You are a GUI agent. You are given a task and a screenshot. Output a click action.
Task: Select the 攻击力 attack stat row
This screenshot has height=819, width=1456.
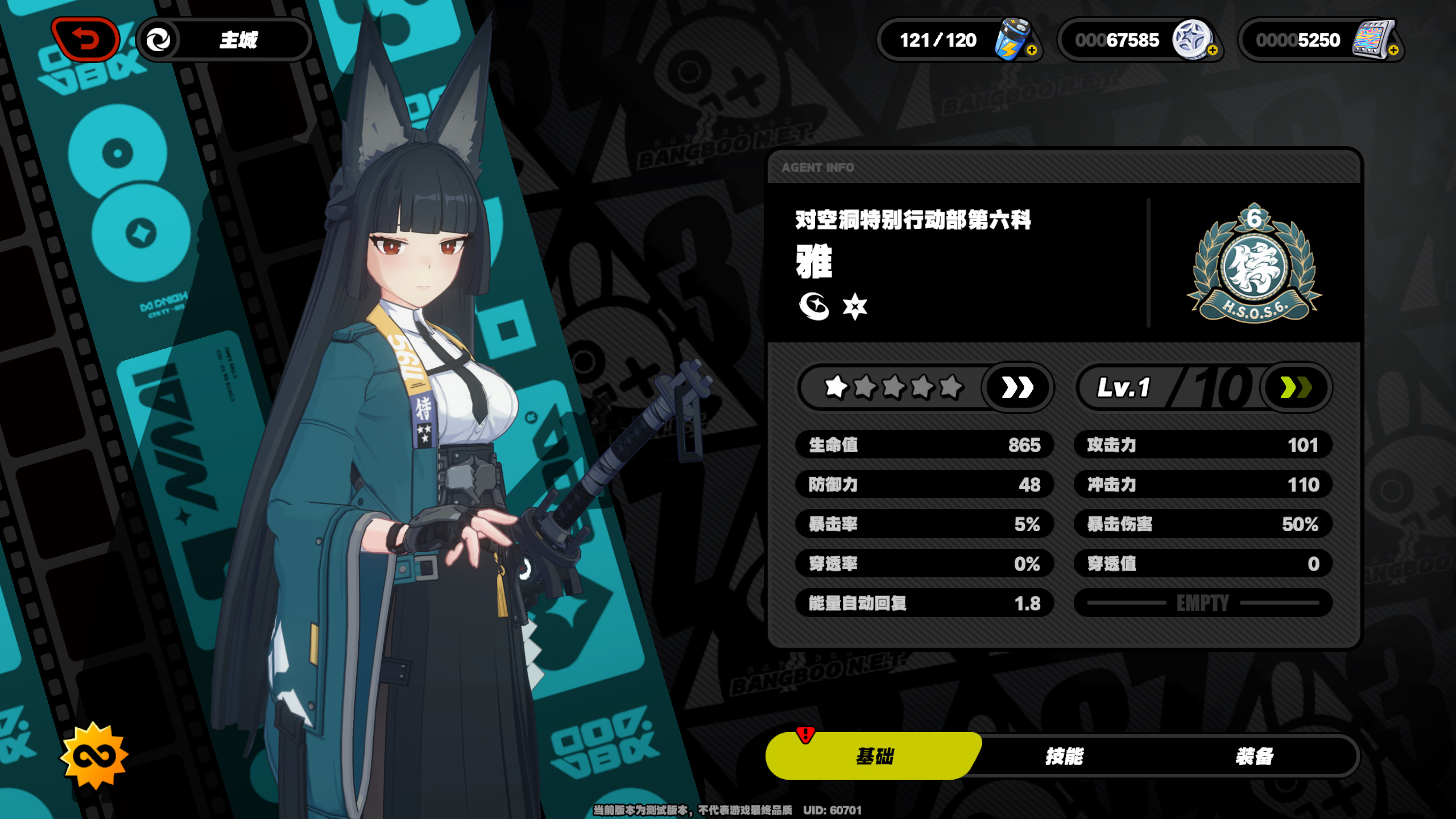[1202, 445]
